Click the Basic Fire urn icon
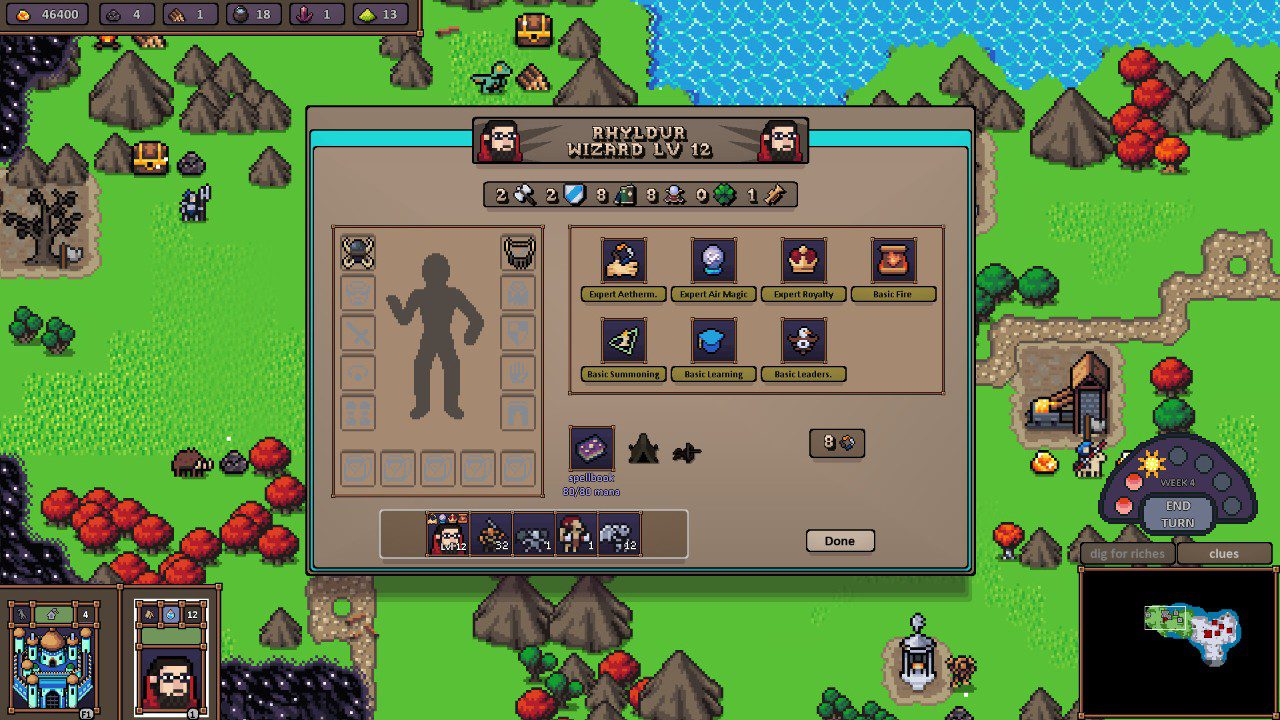Screen dimensions: 1280x720 (891, 259)
